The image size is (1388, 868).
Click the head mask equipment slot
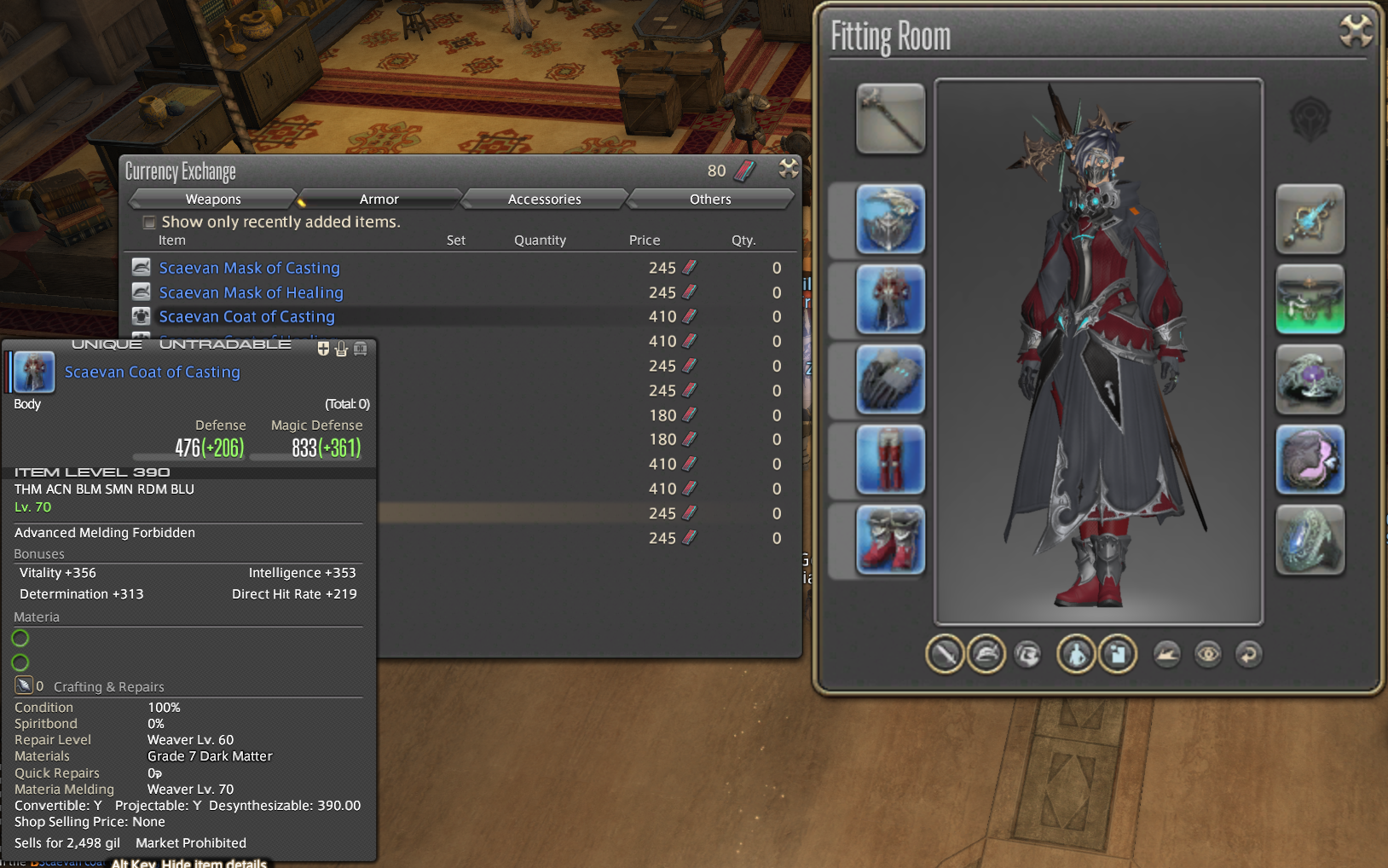(x=890, y=219)
